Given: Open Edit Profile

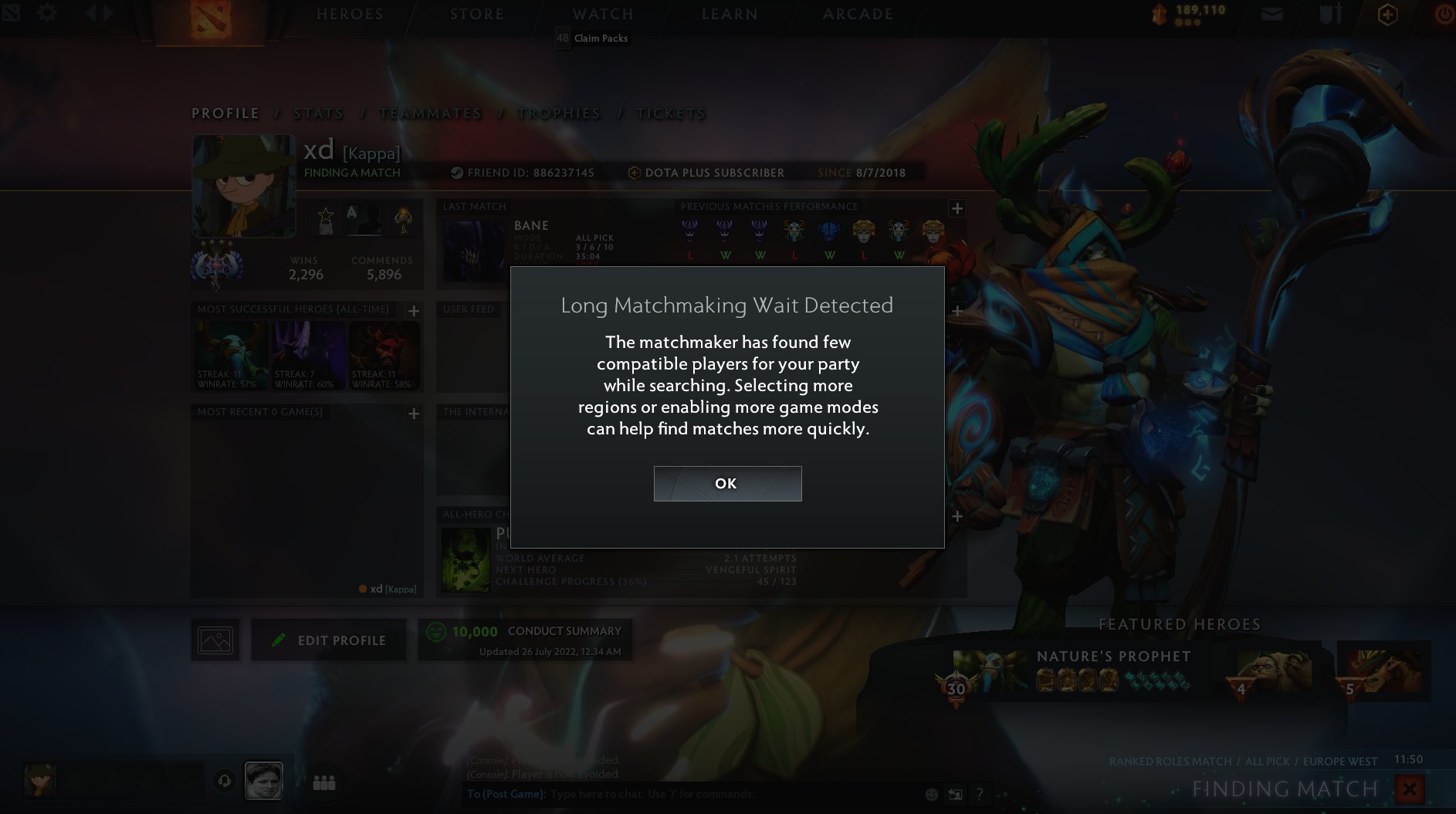Looking at the screenshot, I should point(329,640).
